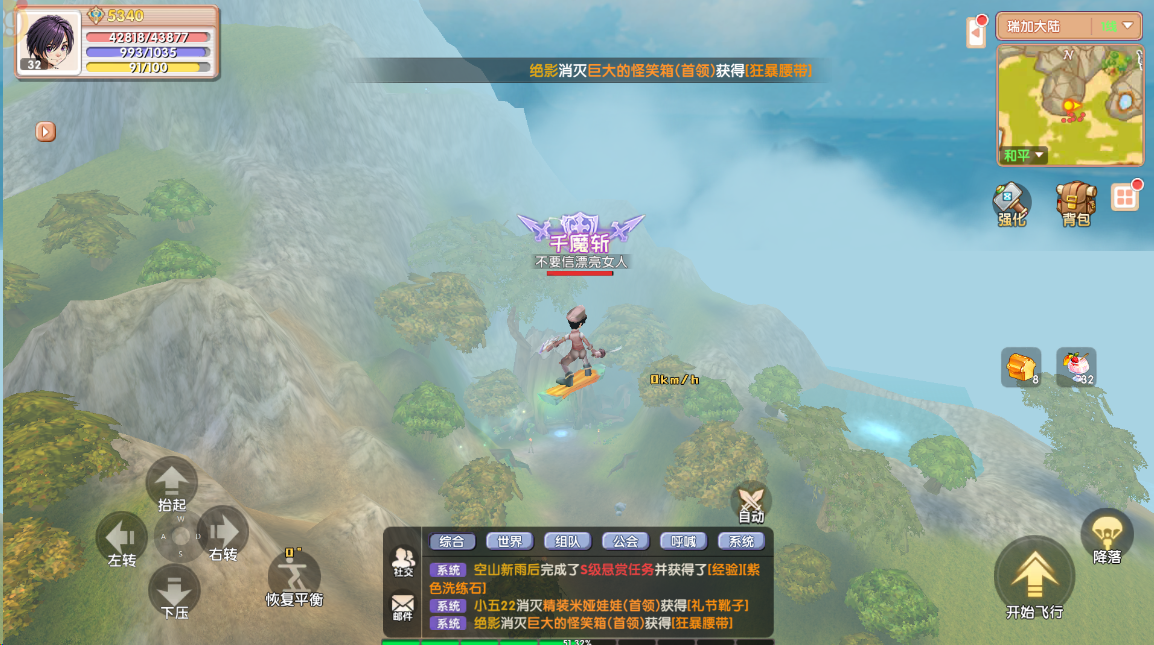Open the red grid menu icon
Image resolution: width=1154 pixels, height=645 pixels.
pos(1126,197)
